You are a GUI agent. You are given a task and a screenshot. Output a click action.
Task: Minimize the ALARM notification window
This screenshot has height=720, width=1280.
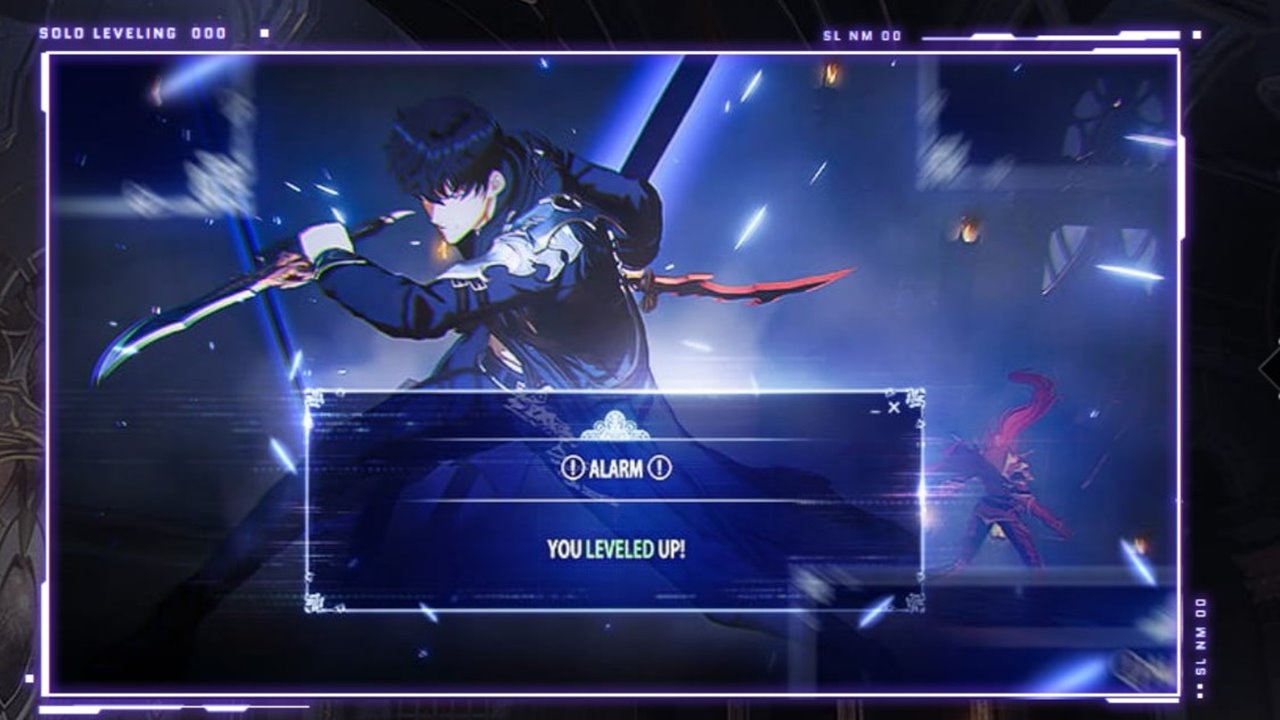(x=875, y=409)
